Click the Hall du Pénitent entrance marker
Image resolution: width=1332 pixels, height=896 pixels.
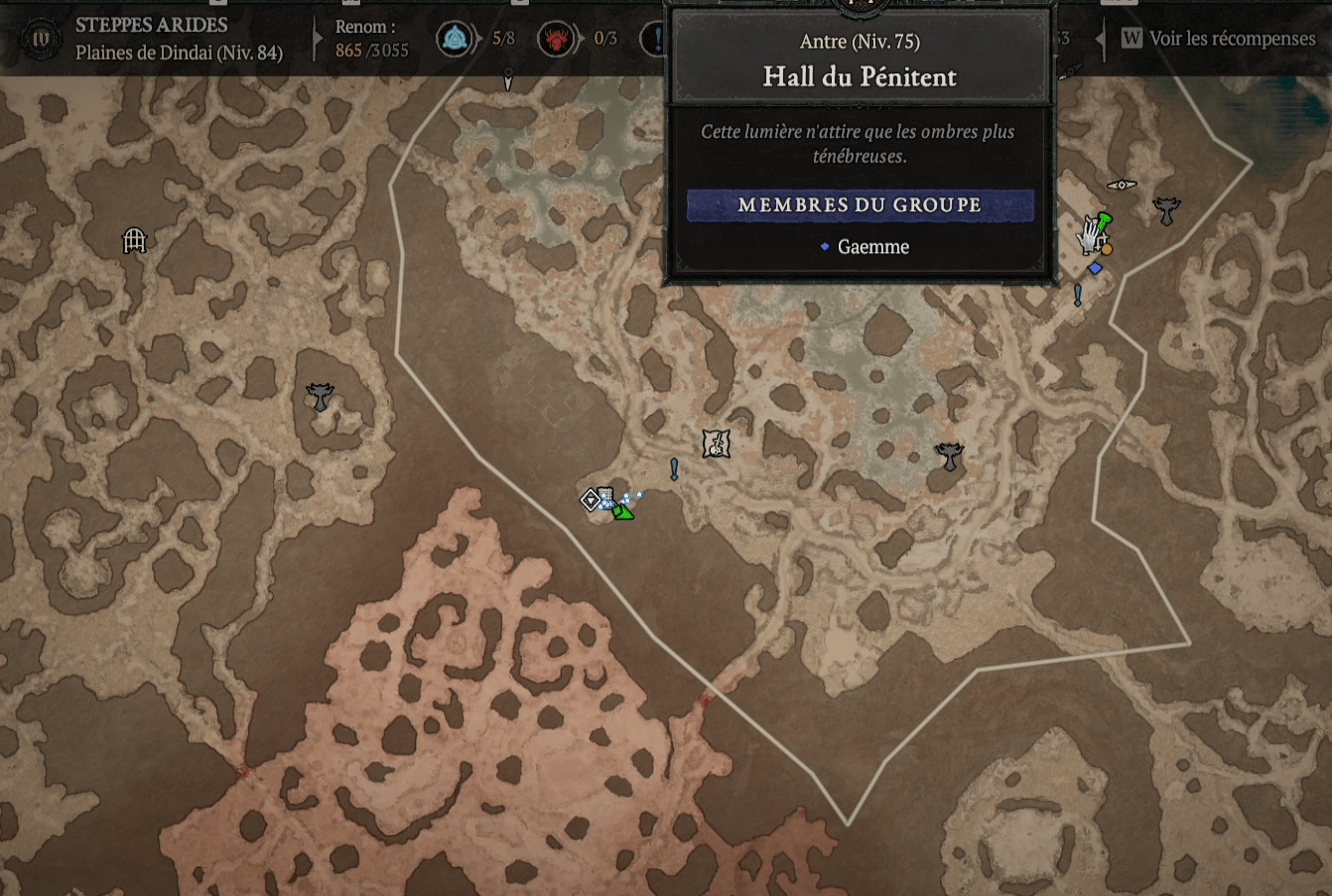(591, 499)
